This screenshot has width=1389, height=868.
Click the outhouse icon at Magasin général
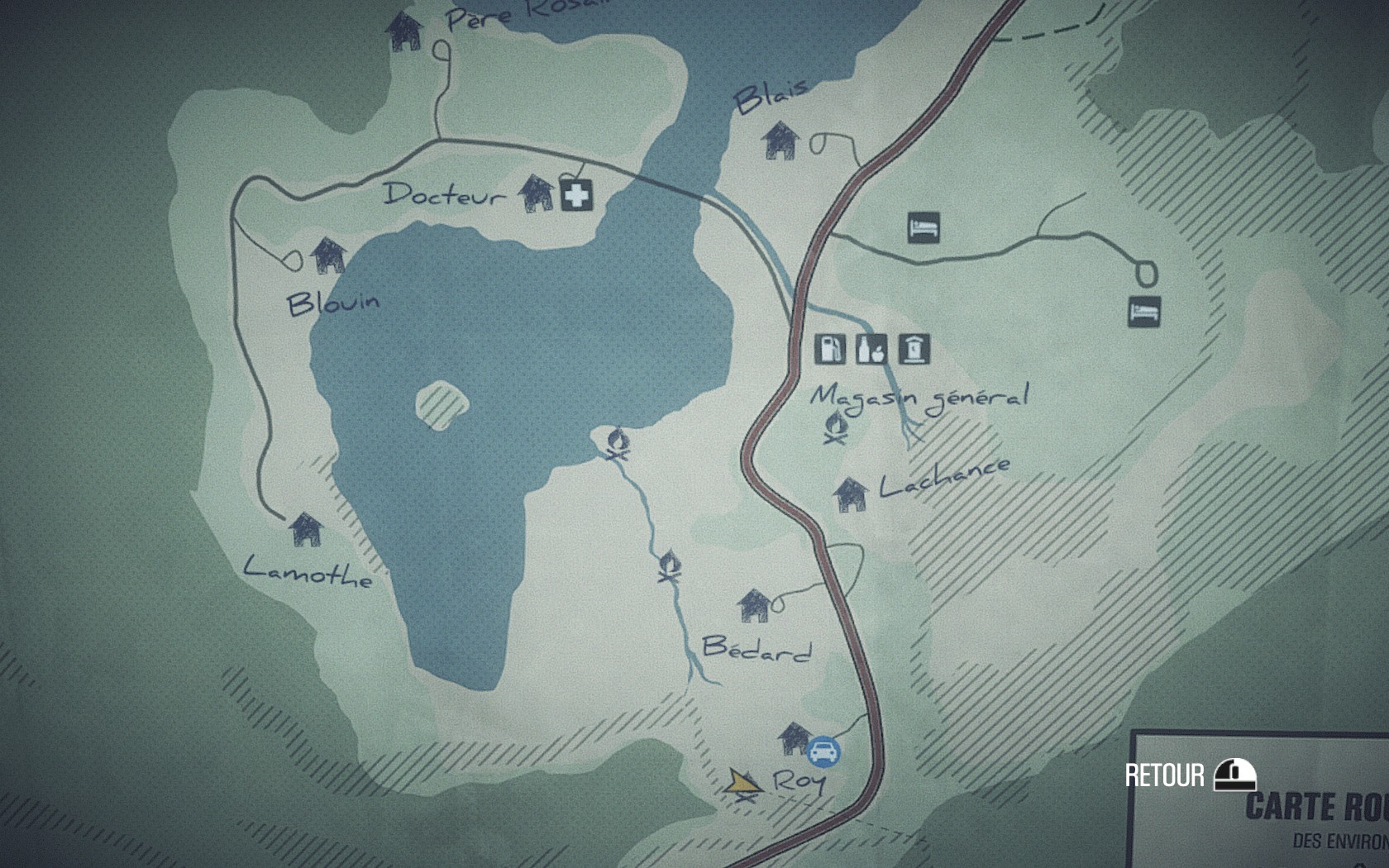point(914,349)
